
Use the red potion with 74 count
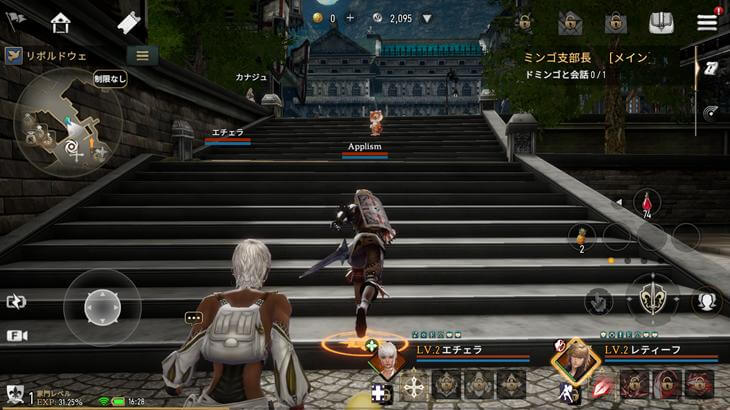647,203
